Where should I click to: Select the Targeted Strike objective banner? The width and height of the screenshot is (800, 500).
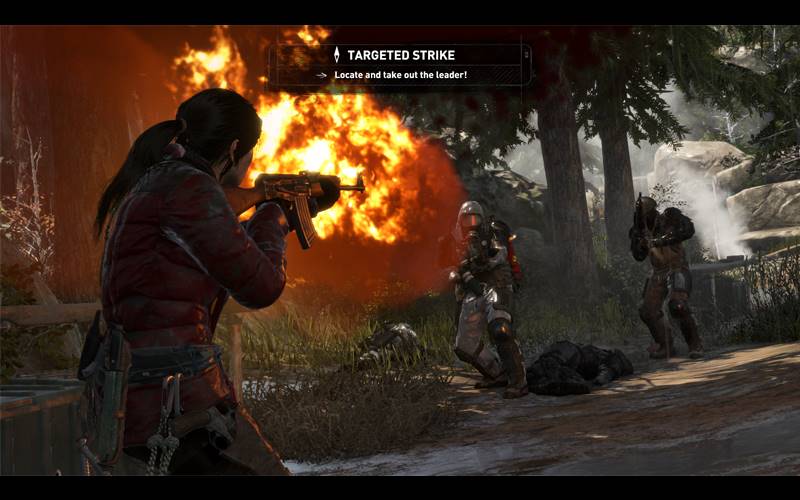click(x=400, y=64)
